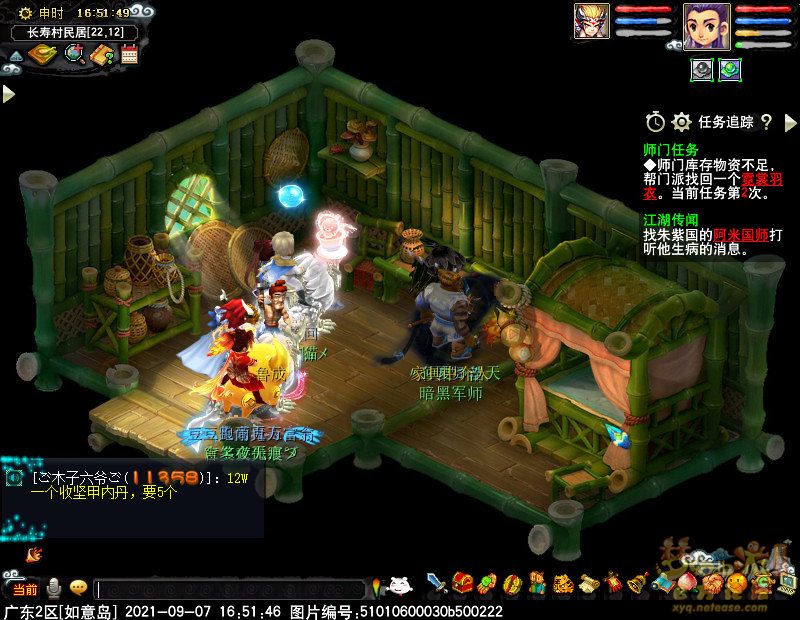
Task: Switch the 当前 chat channel button
Action: tap(24, 589)
